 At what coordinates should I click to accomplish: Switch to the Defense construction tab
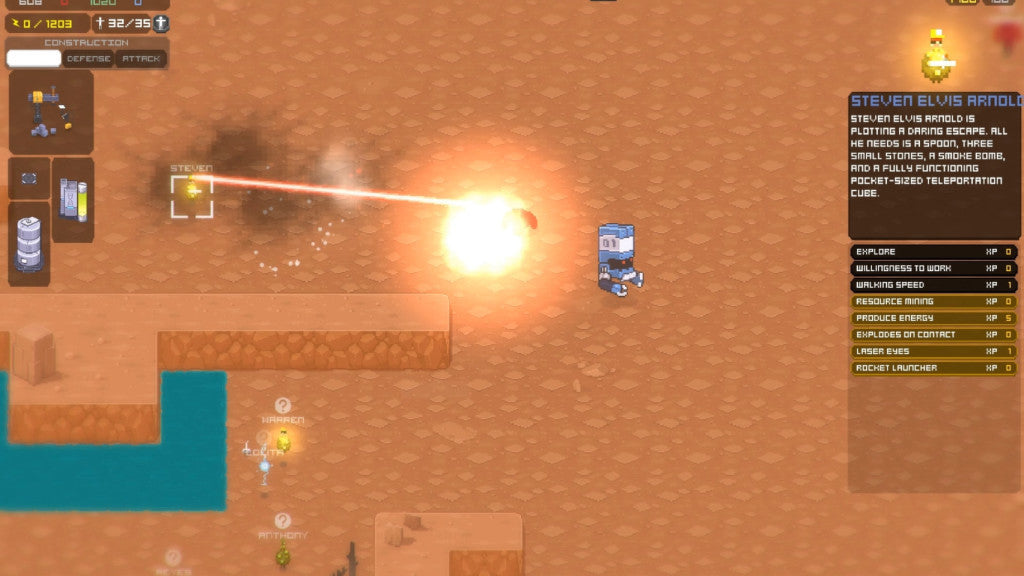click(89, 59)
